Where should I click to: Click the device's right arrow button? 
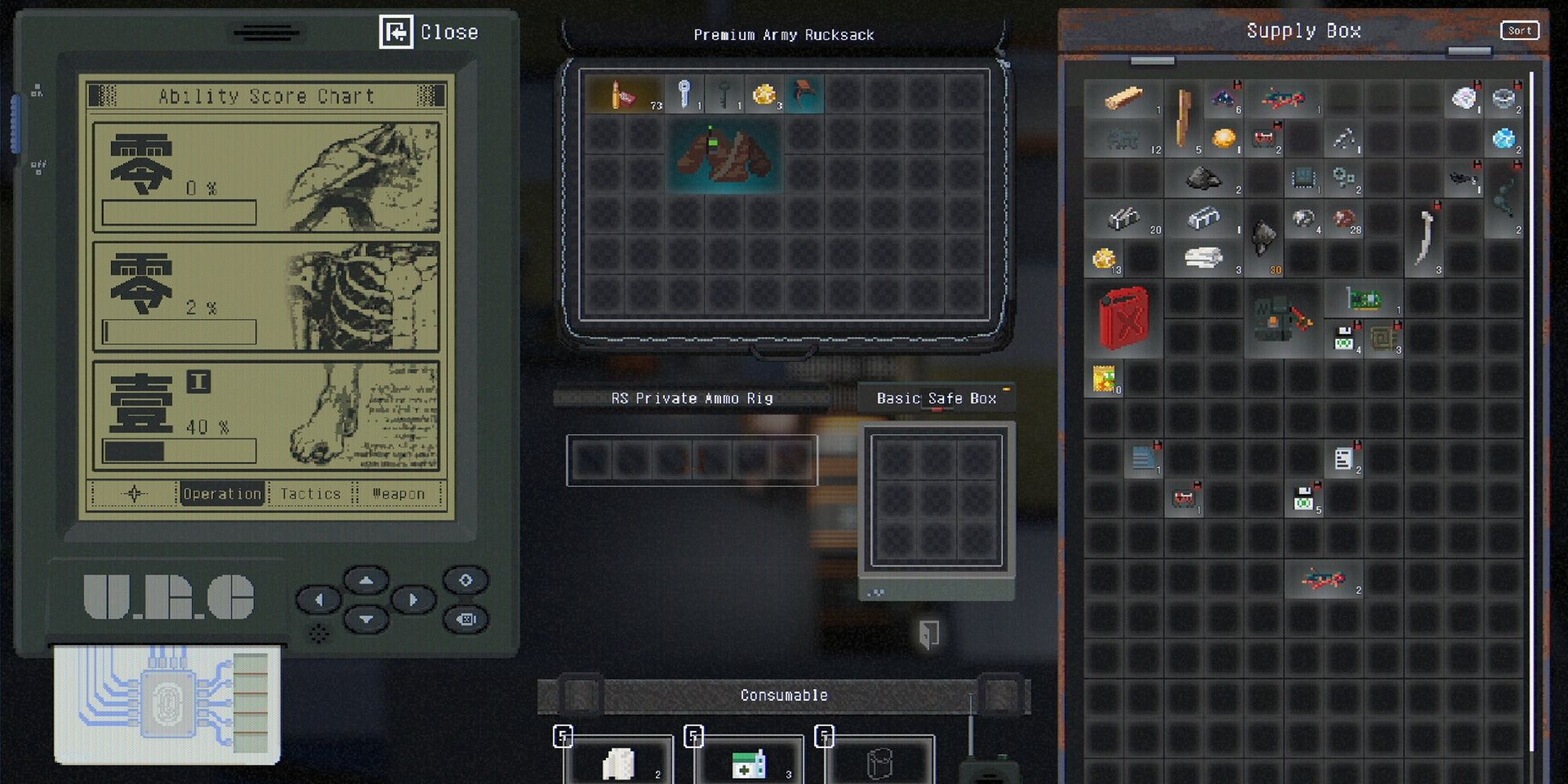click(413, 601)
